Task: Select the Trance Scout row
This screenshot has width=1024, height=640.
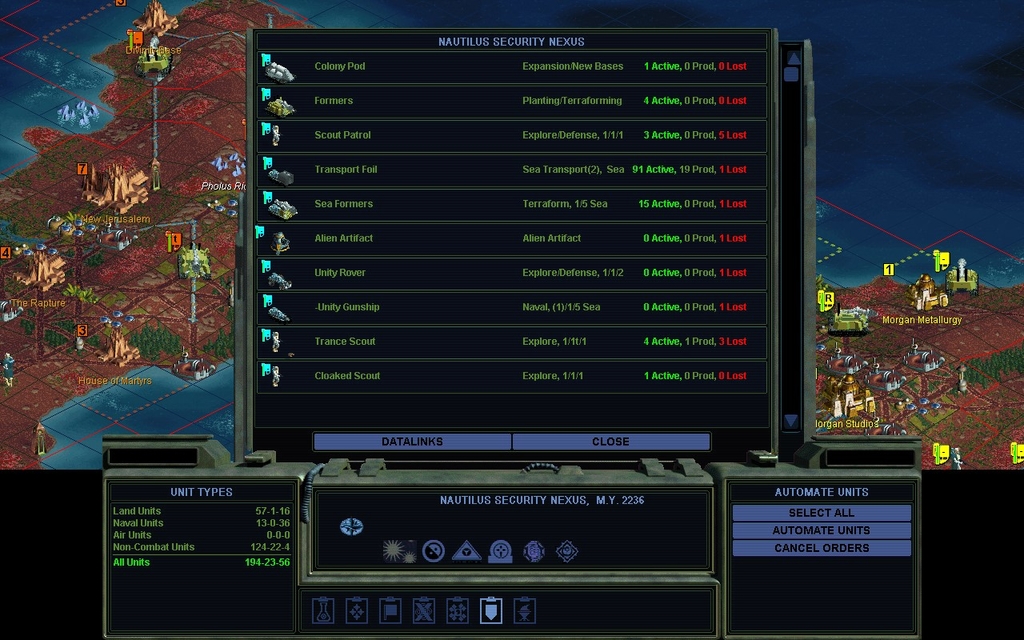Action: click(x=512, y=341)
